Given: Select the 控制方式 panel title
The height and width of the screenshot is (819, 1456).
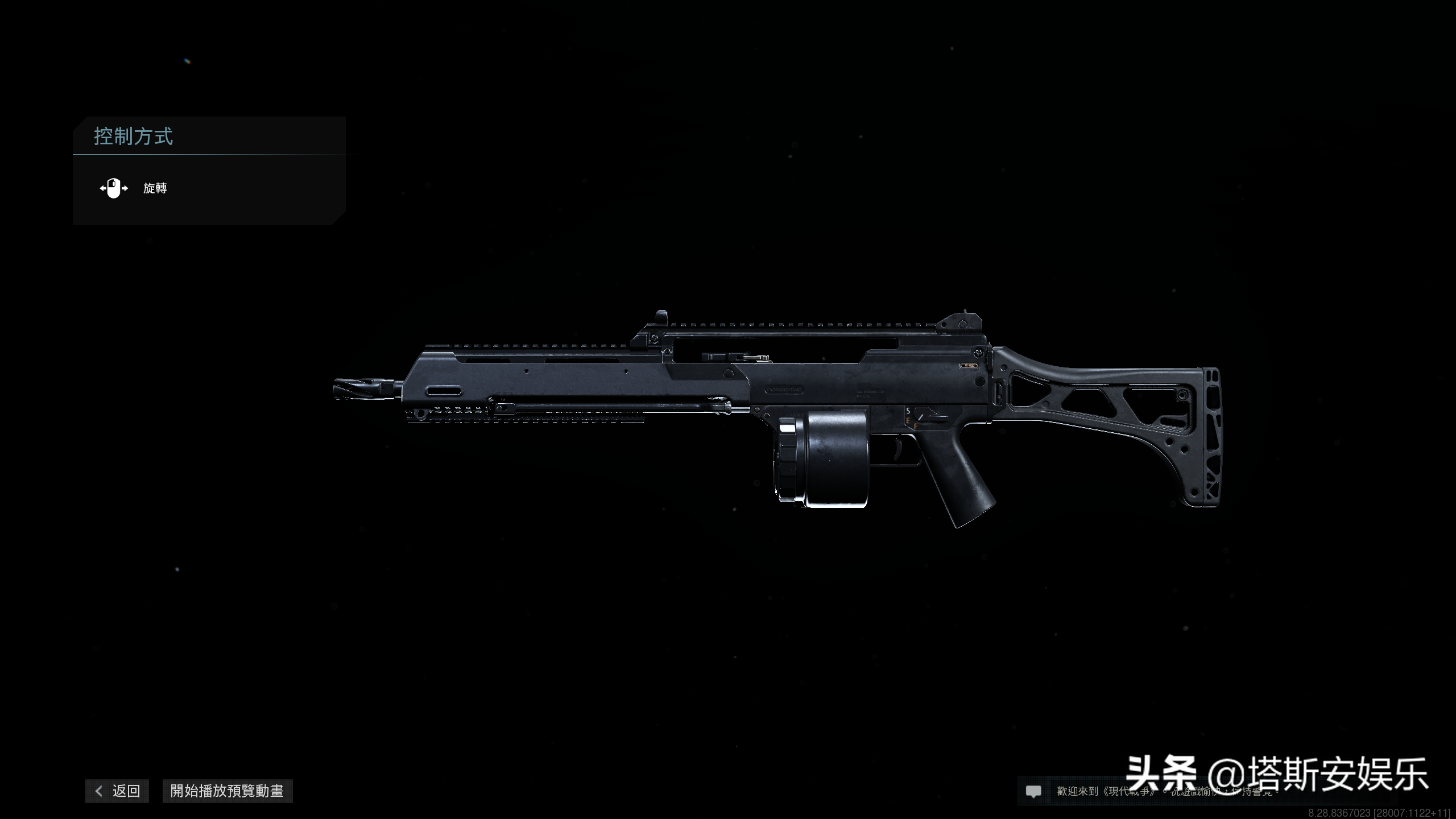Looking at the screenshot, I should click(x=134, y=136).
